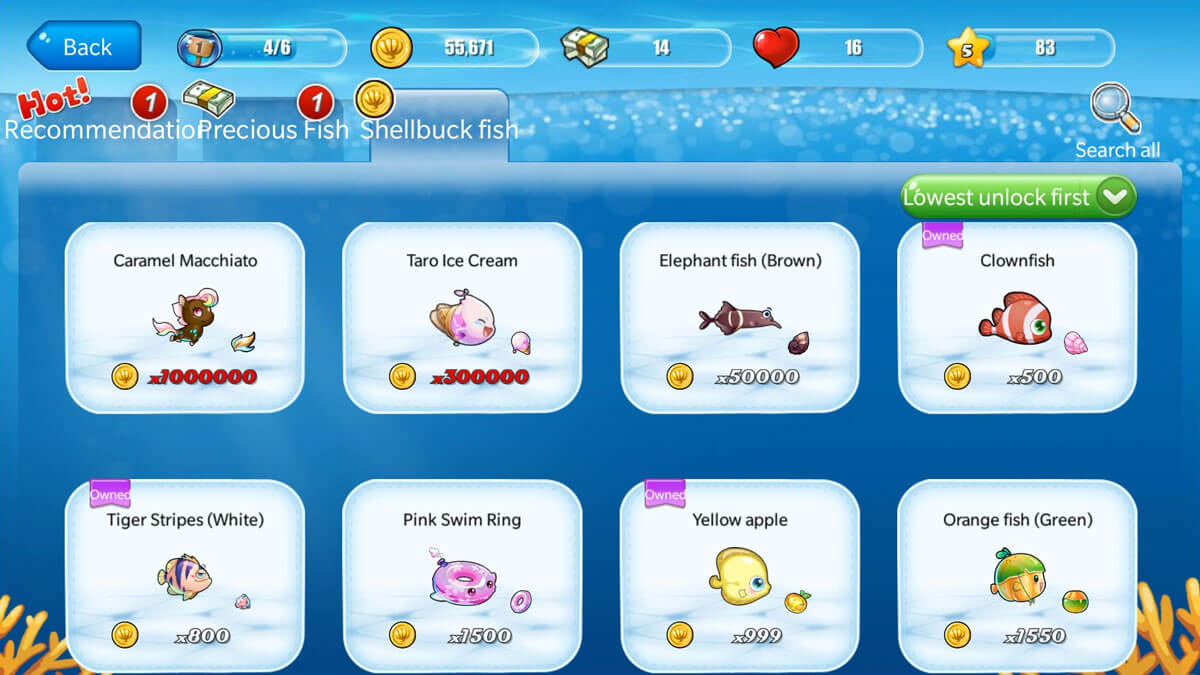This screenshot has width=1200, height=675.
Task: Select the Pink Swim Ring card
Action: point(462,575)
